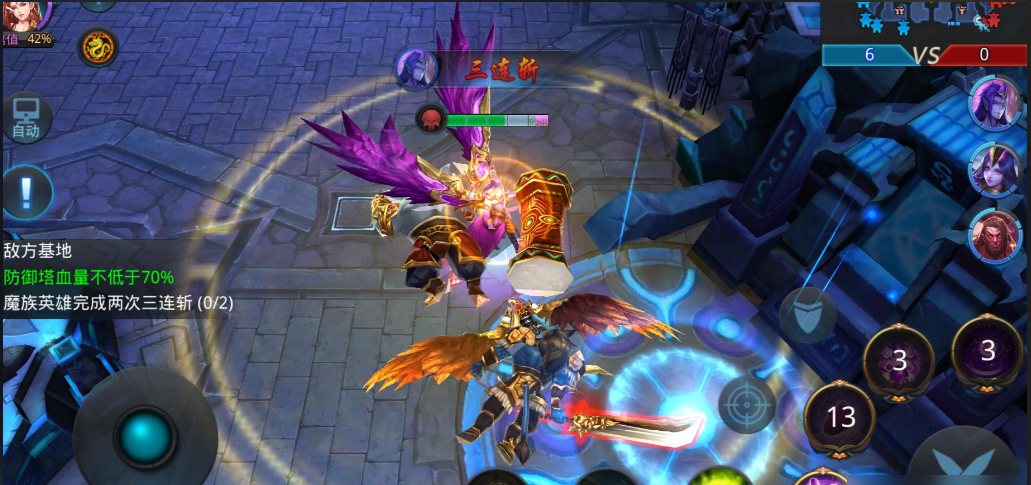Tap the shield icon button
Image resolution: width=1031 pixels, height=485 pixels.
point(806,312)
